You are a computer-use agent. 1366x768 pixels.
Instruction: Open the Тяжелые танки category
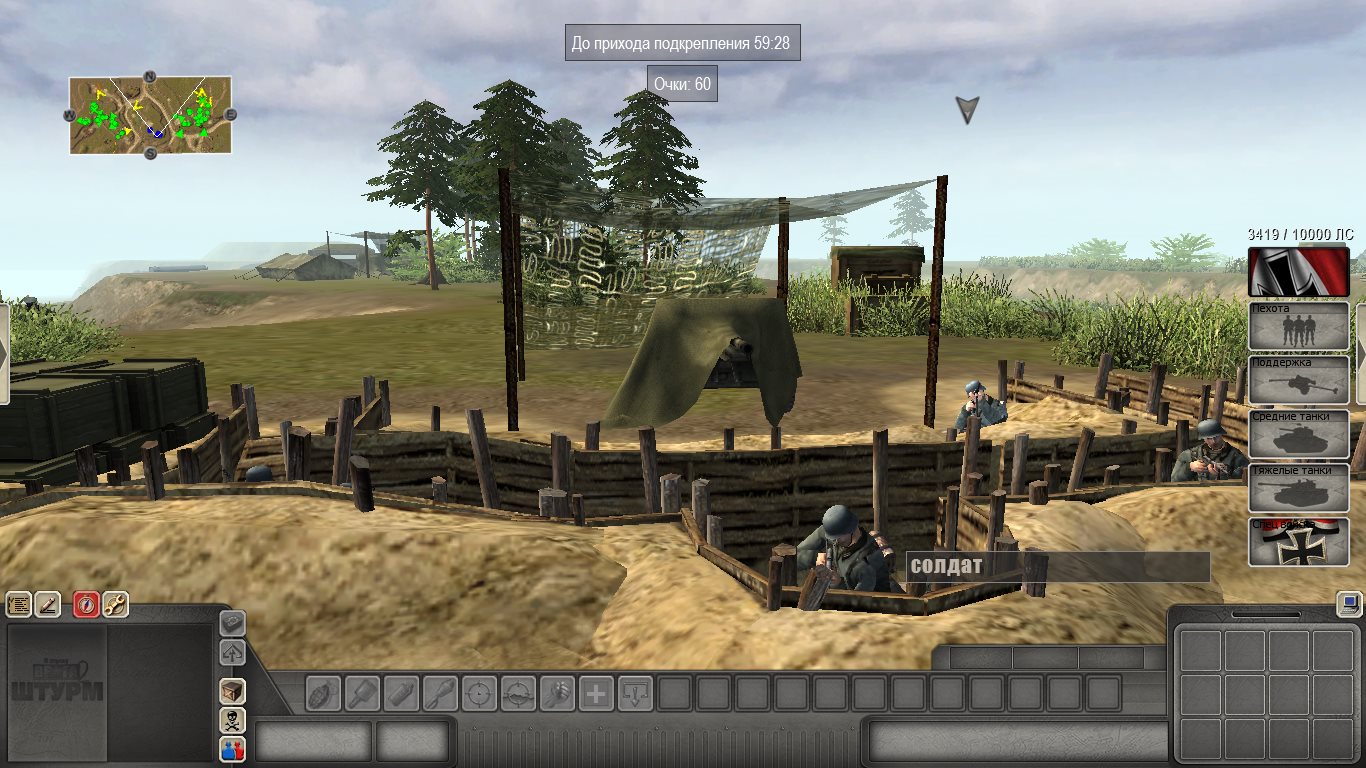coord(1298,488)
